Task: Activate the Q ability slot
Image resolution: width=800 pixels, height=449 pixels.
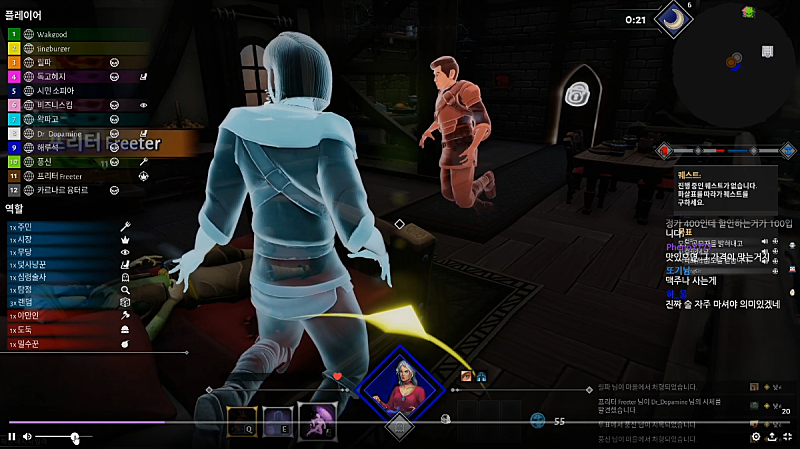Action: [243, 423]
